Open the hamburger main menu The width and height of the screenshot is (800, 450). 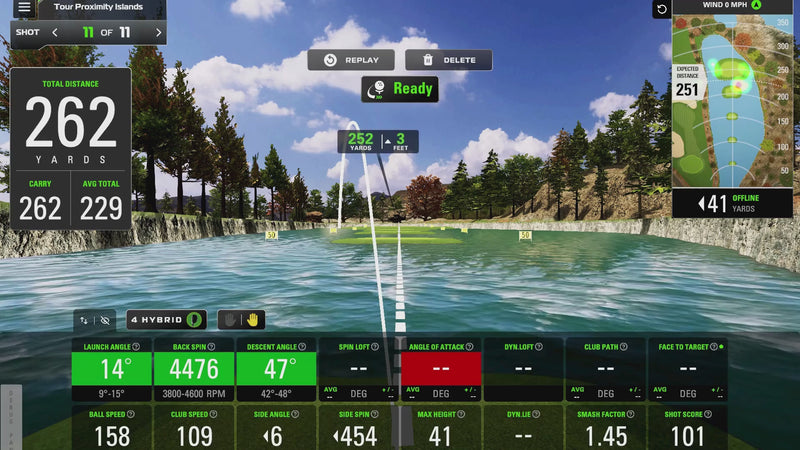[x=24, y=8]
